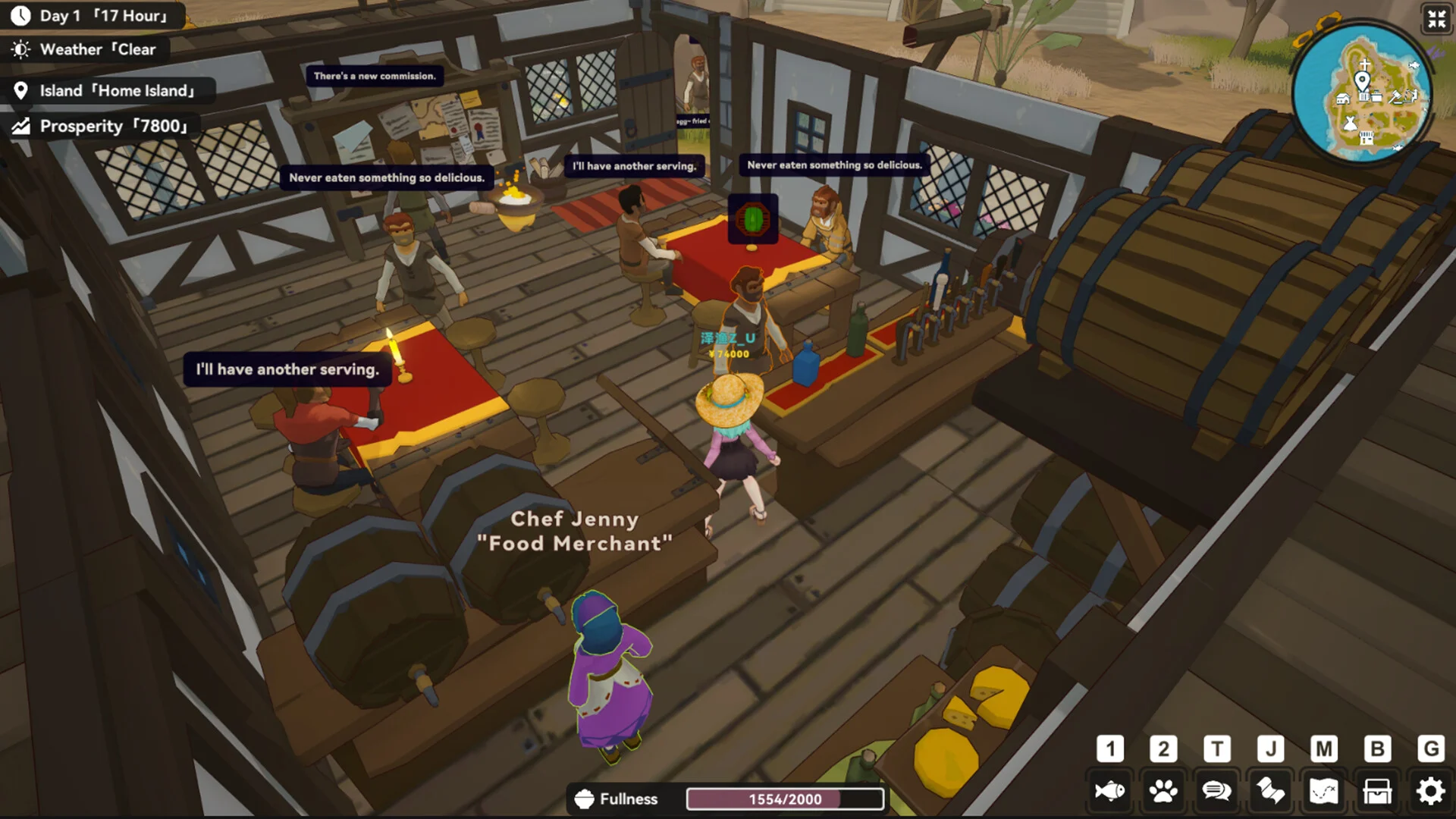1456x819 pixels.
Task: Click the circular island minimap
Action: click(1362, 93)
